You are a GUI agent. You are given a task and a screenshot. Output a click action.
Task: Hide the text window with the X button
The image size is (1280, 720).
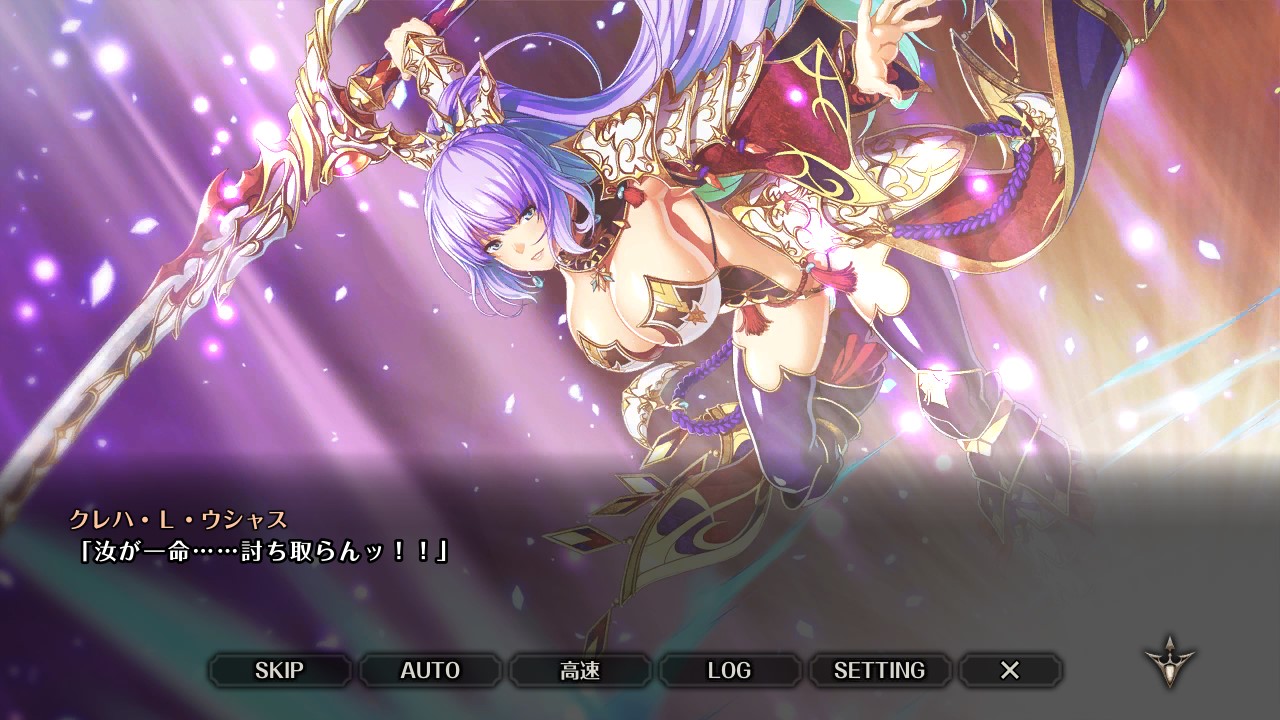pyautogui.click(x=1010, y=670)
